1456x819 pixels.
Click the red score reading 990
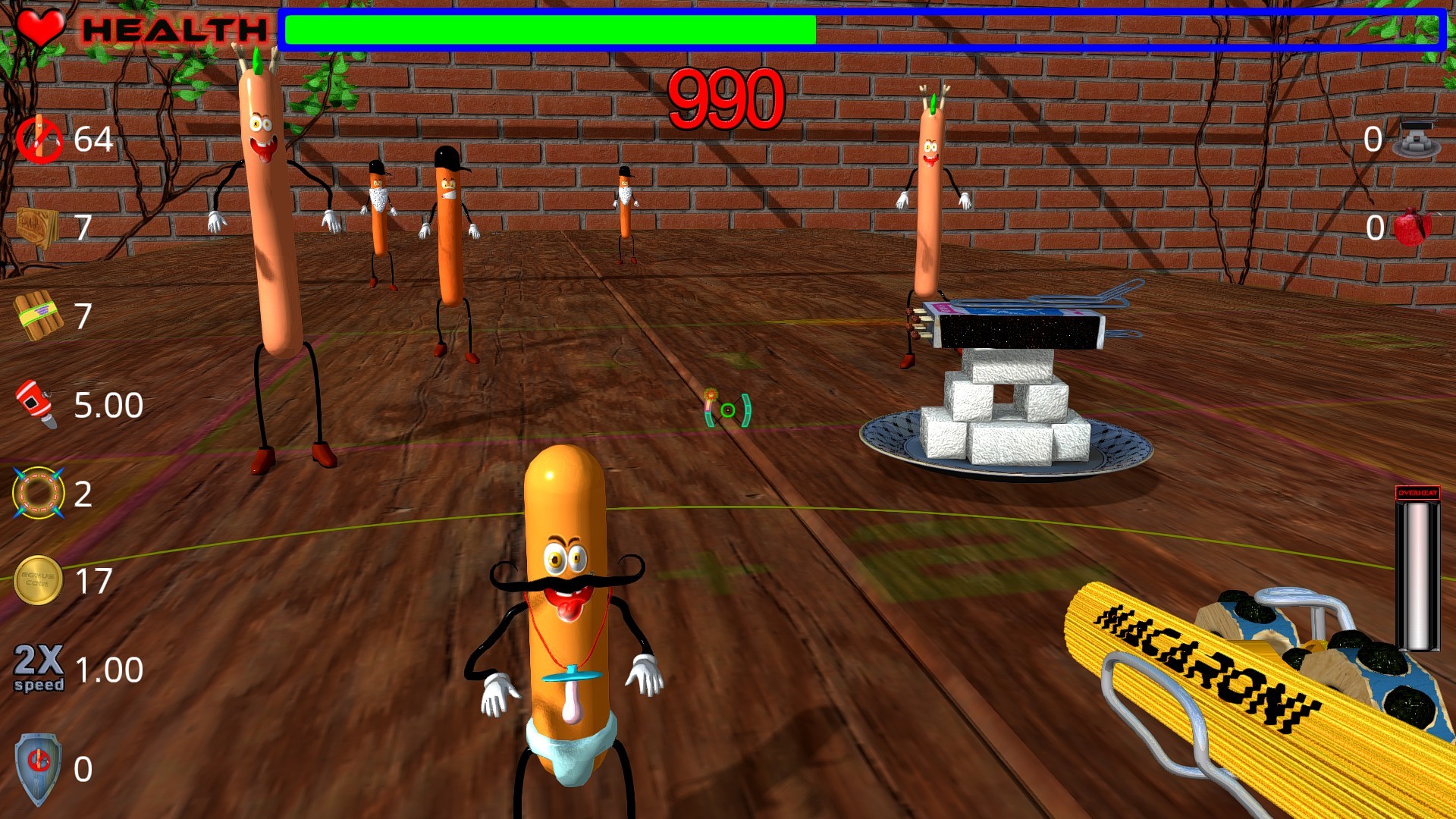pyautogui.click(x=726, y=97)
